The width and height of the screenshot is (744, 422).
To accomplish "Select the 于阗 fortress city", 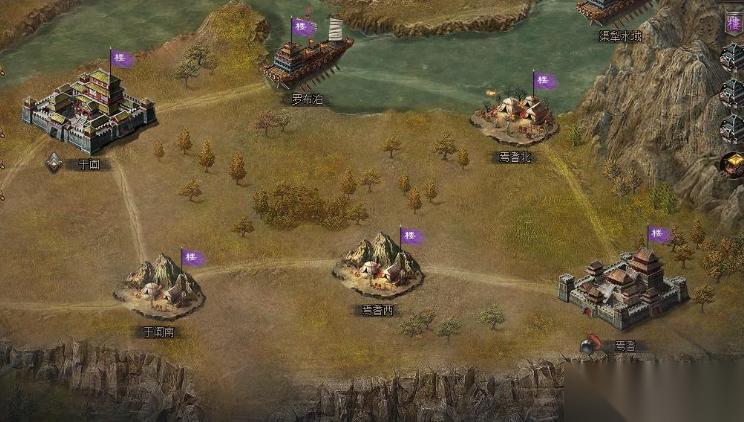I will click(x=88, y=112).
